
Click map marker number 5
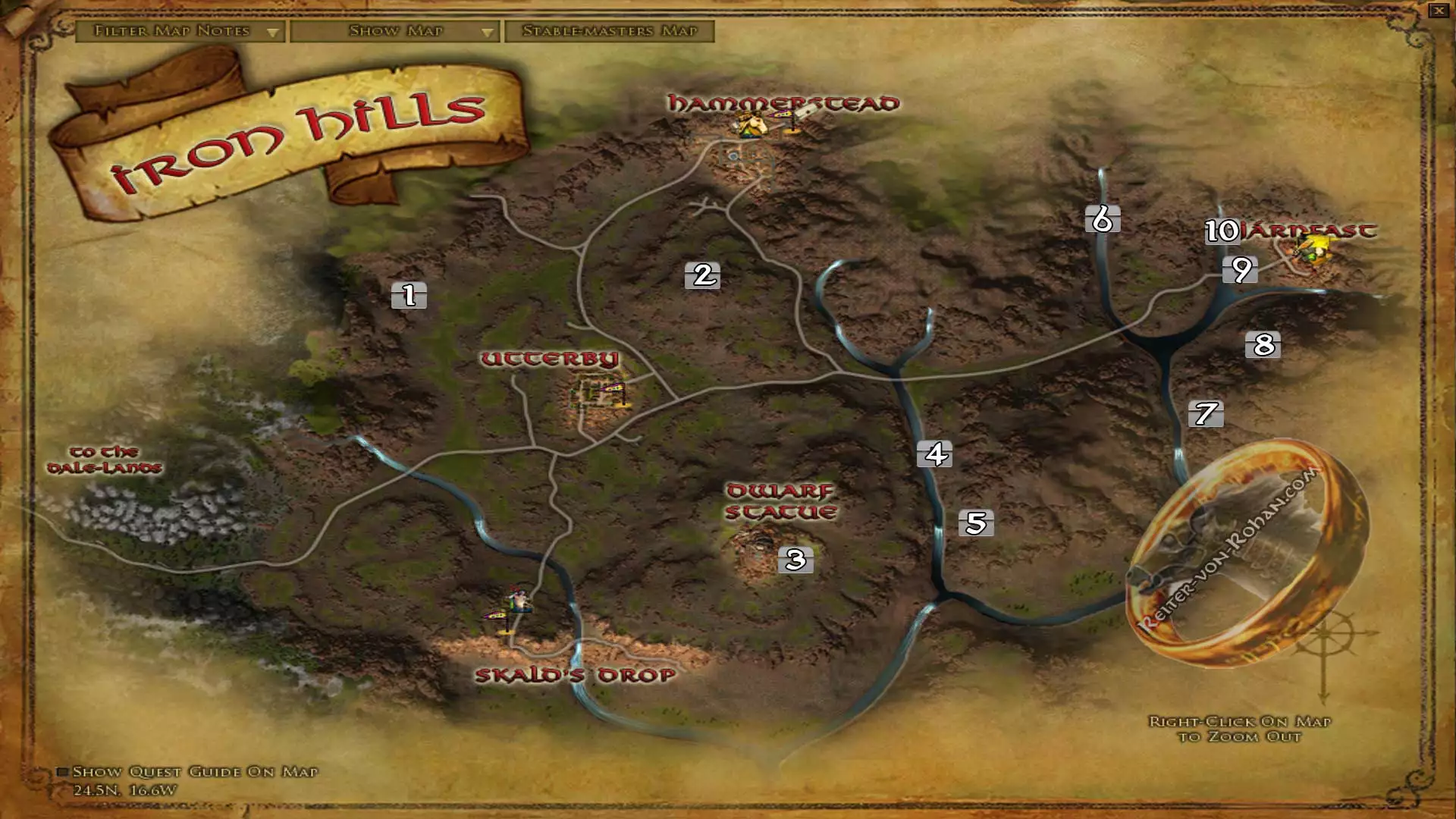[x=976, y=522]
